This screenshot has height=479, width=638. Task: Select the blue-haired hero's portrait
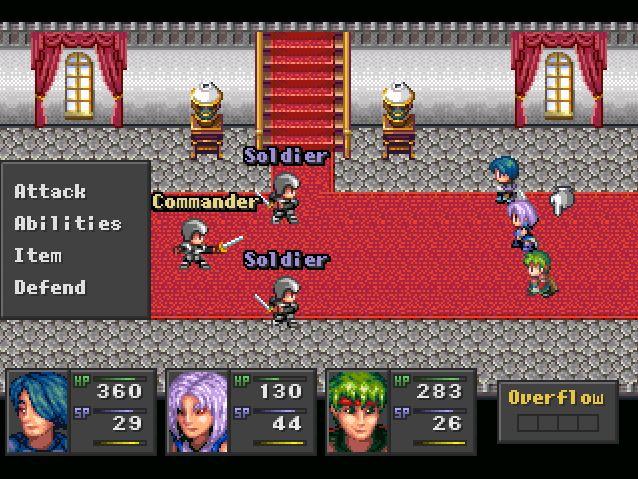[x=38, y=411]
